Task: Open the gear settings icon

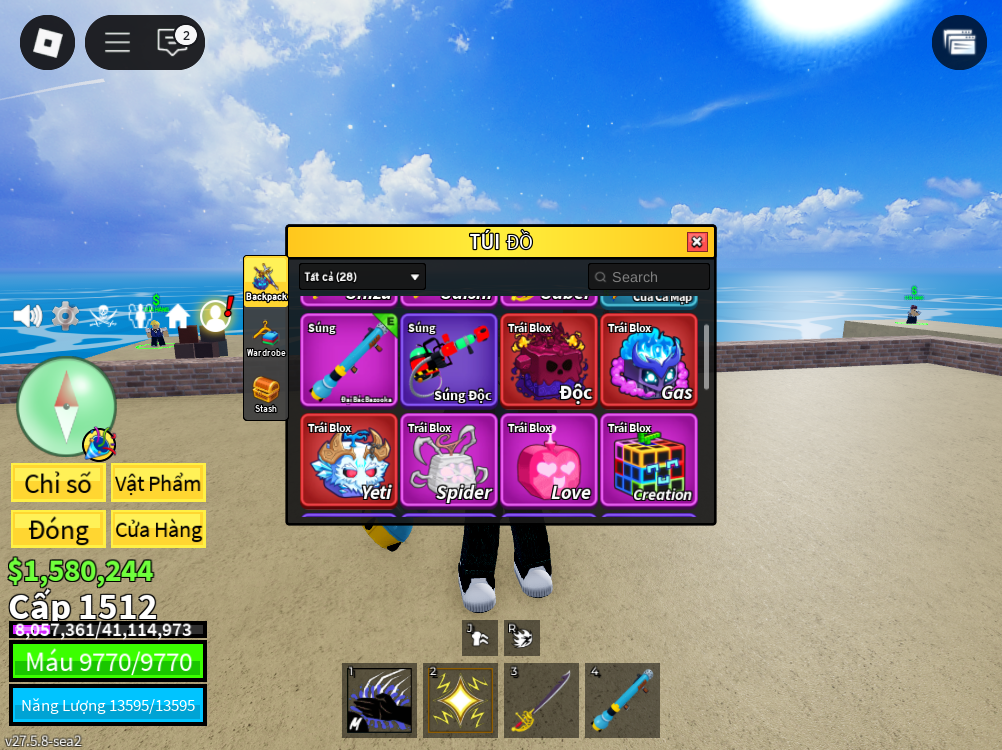Action: [x=65, y=316]
